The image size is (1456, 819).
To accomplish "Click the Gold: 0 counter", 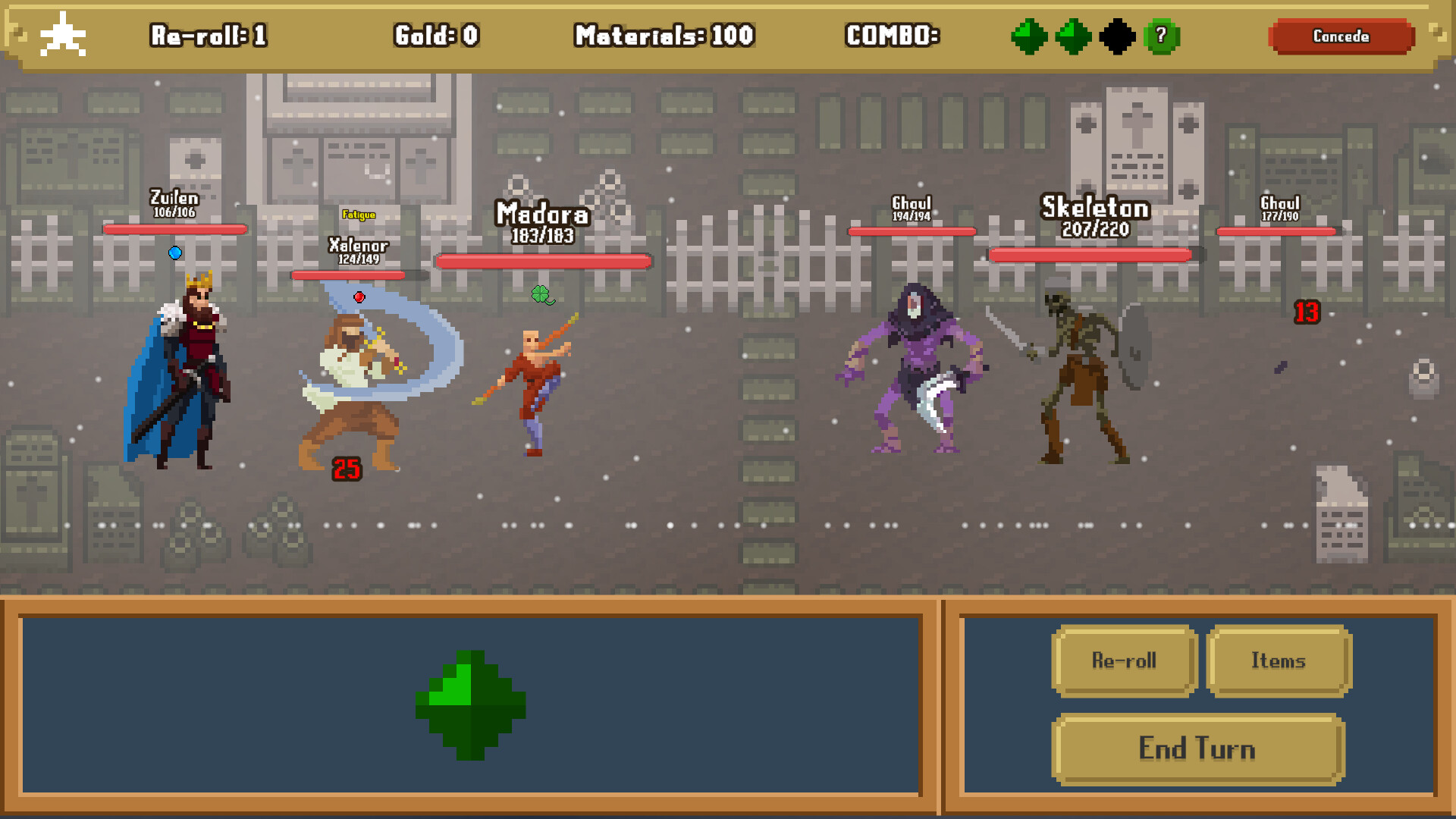I will pyautogui.click(x=437, y=36).
